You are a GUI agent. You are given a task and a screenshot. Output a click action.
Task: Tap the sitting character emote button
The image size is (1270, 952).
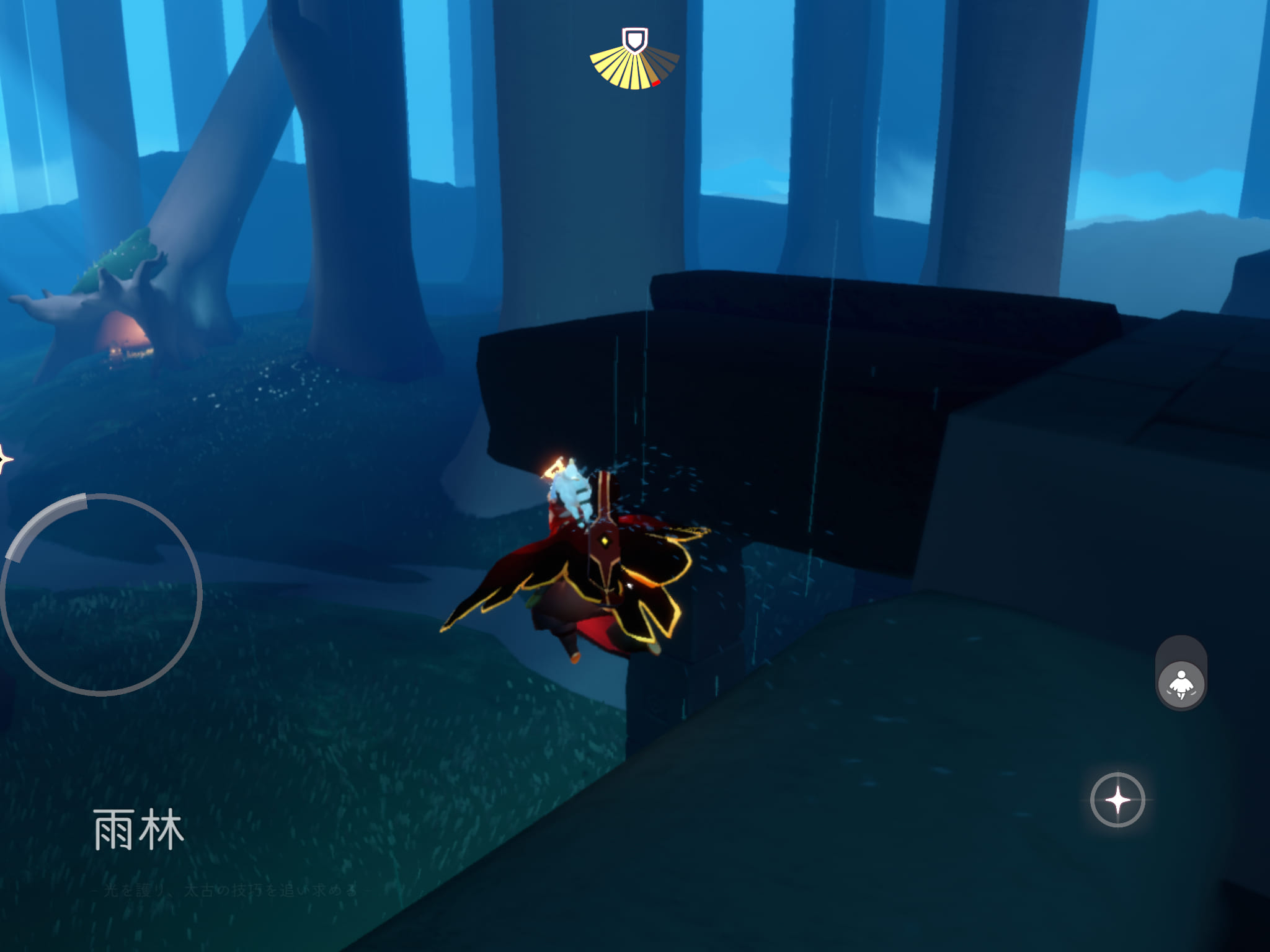click(1181, 684)
